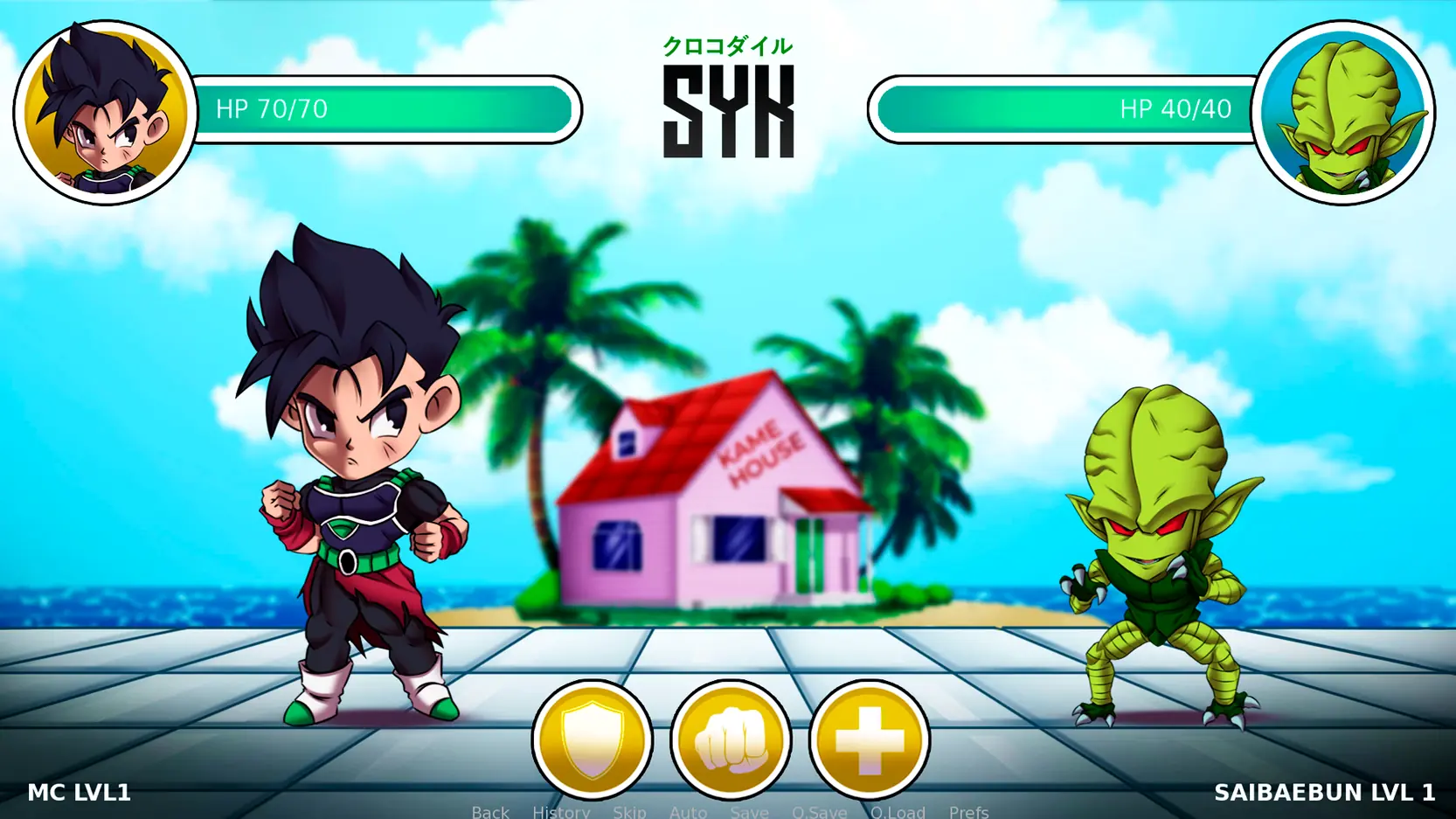The width and height of the screenshot is (1456, 819).
Task: Open the Prefs menu
Action: point(968,811)
